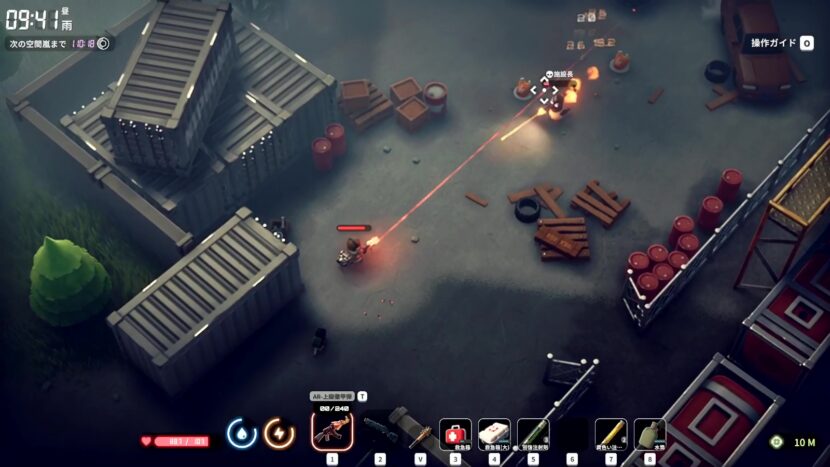Switch to the dark gun in slot 2
Screen dimensions: 830x467
point(380,432)
